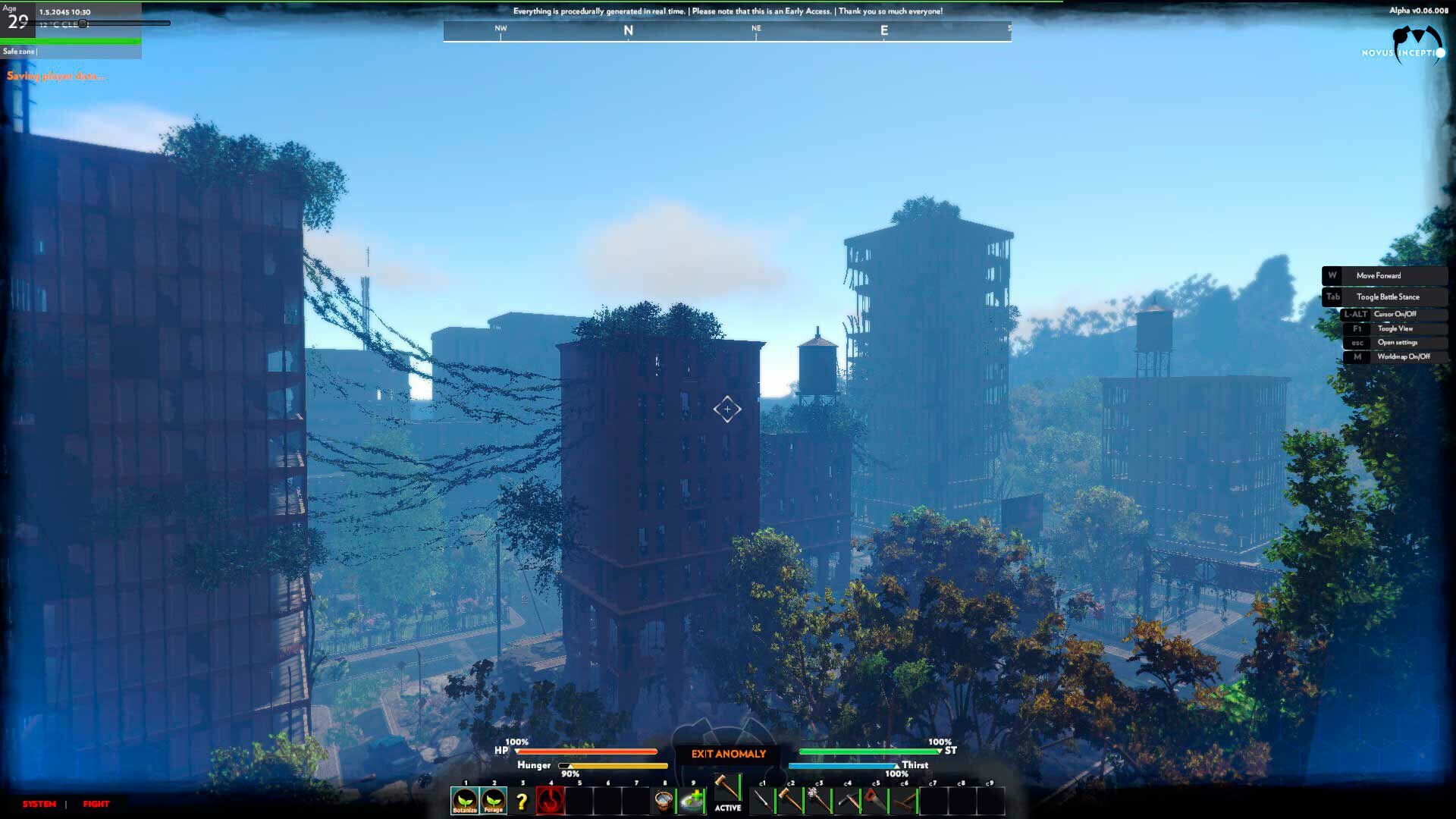Select the green plus healing item slot

coord(692,801)
